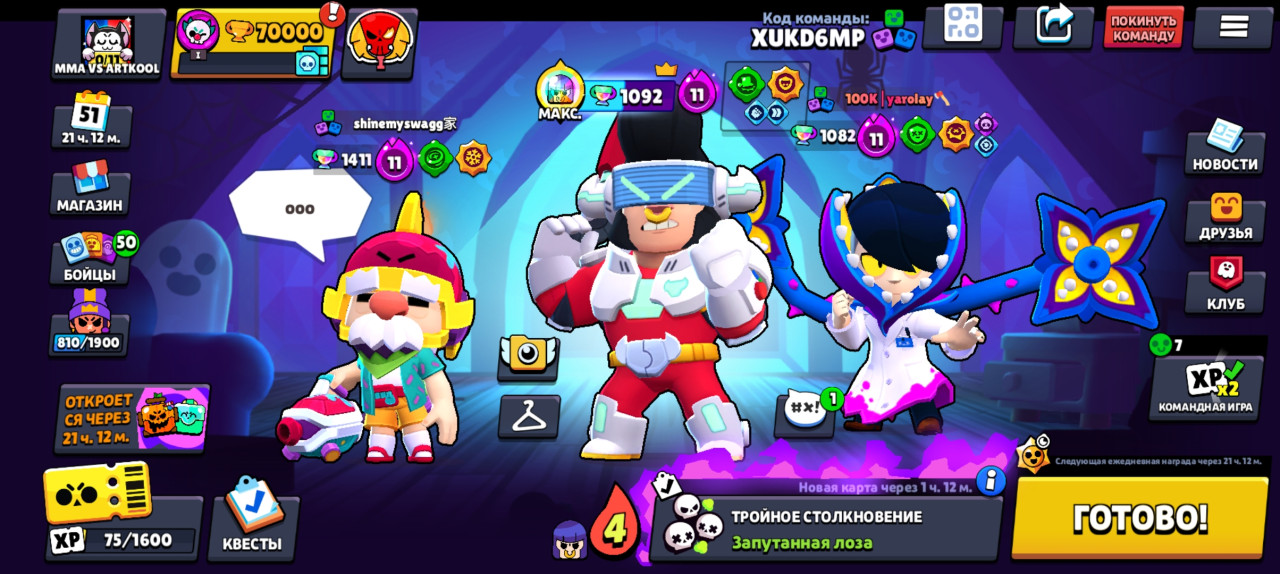Image resolution: width=1280 pixels, height=574 pixels.
Task: Show the team QR code
Action: point(962,26)
